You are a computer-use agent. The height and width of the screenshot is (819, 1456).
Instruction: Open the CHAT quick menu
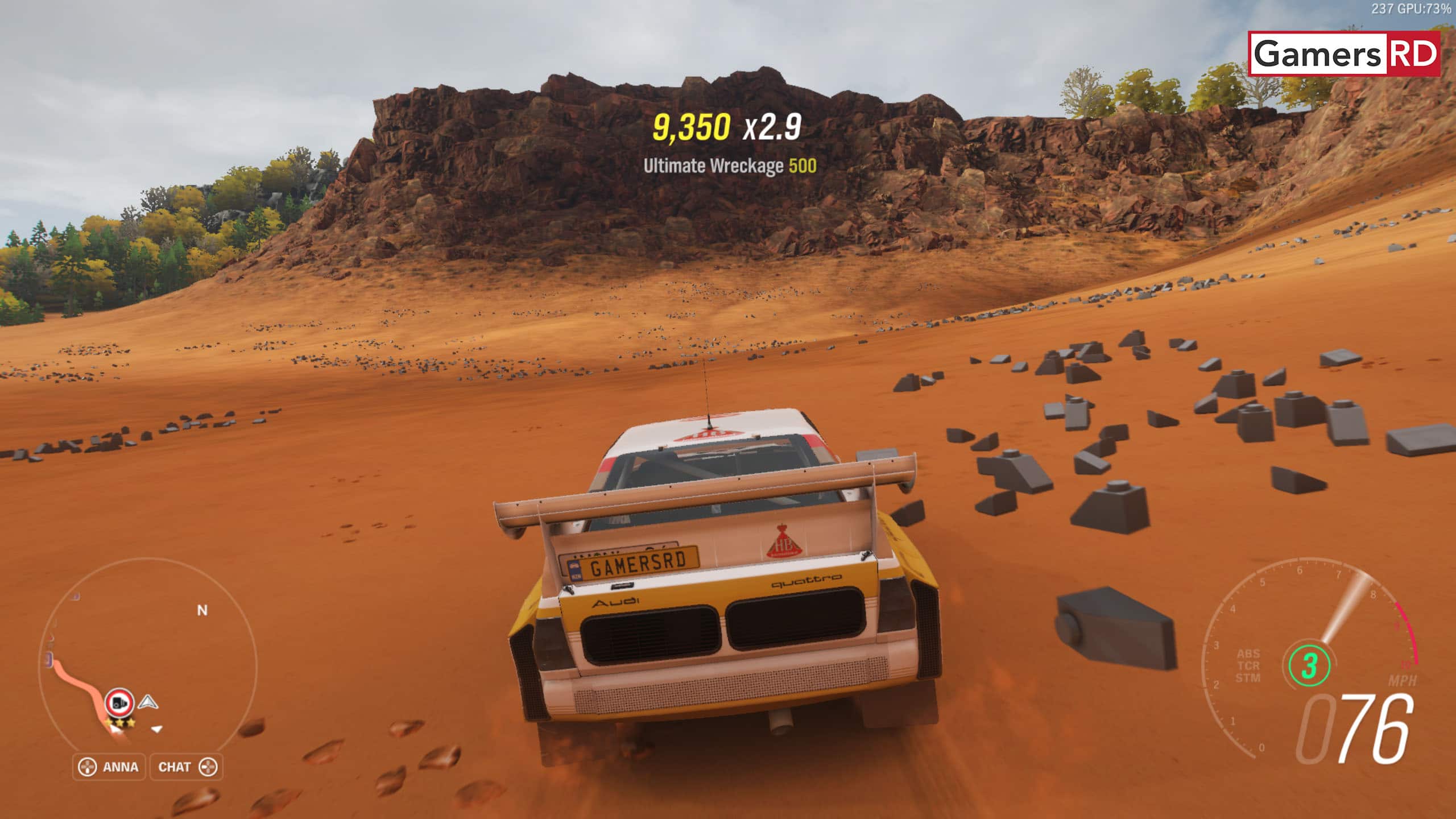tap(187, 767)
